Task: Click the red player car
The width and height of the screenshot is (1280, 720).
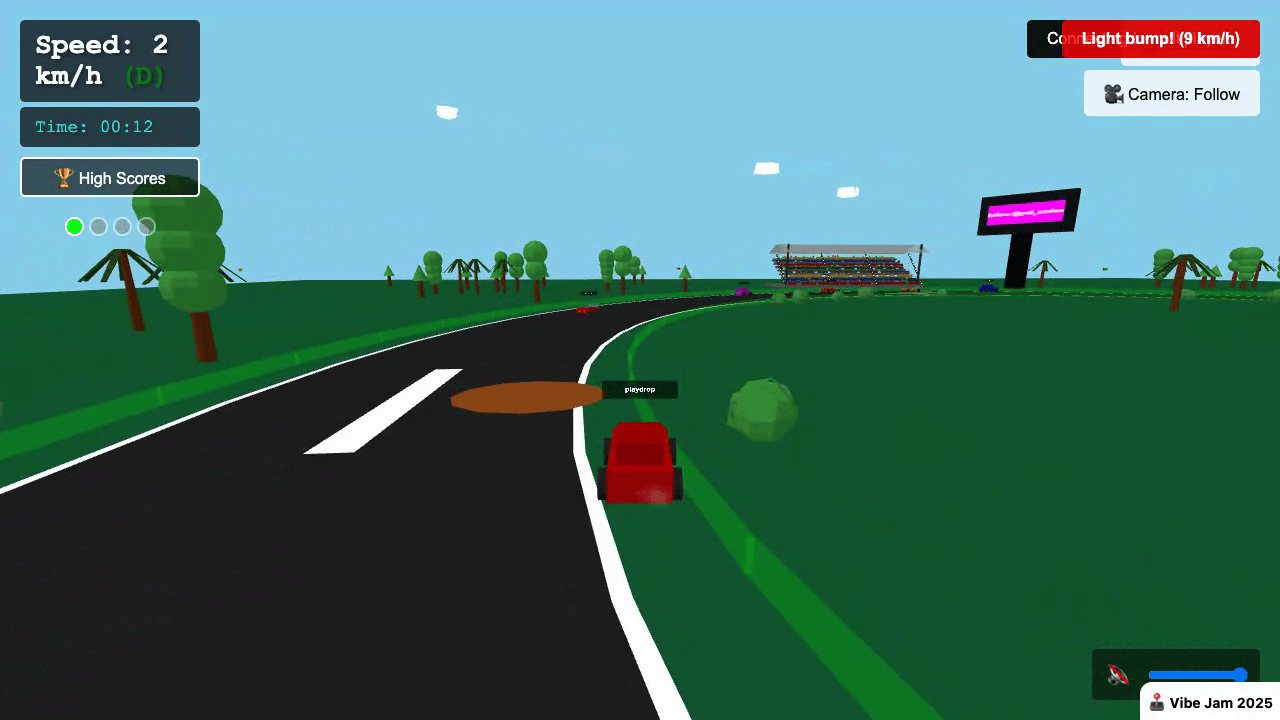Action: (639, 462)
